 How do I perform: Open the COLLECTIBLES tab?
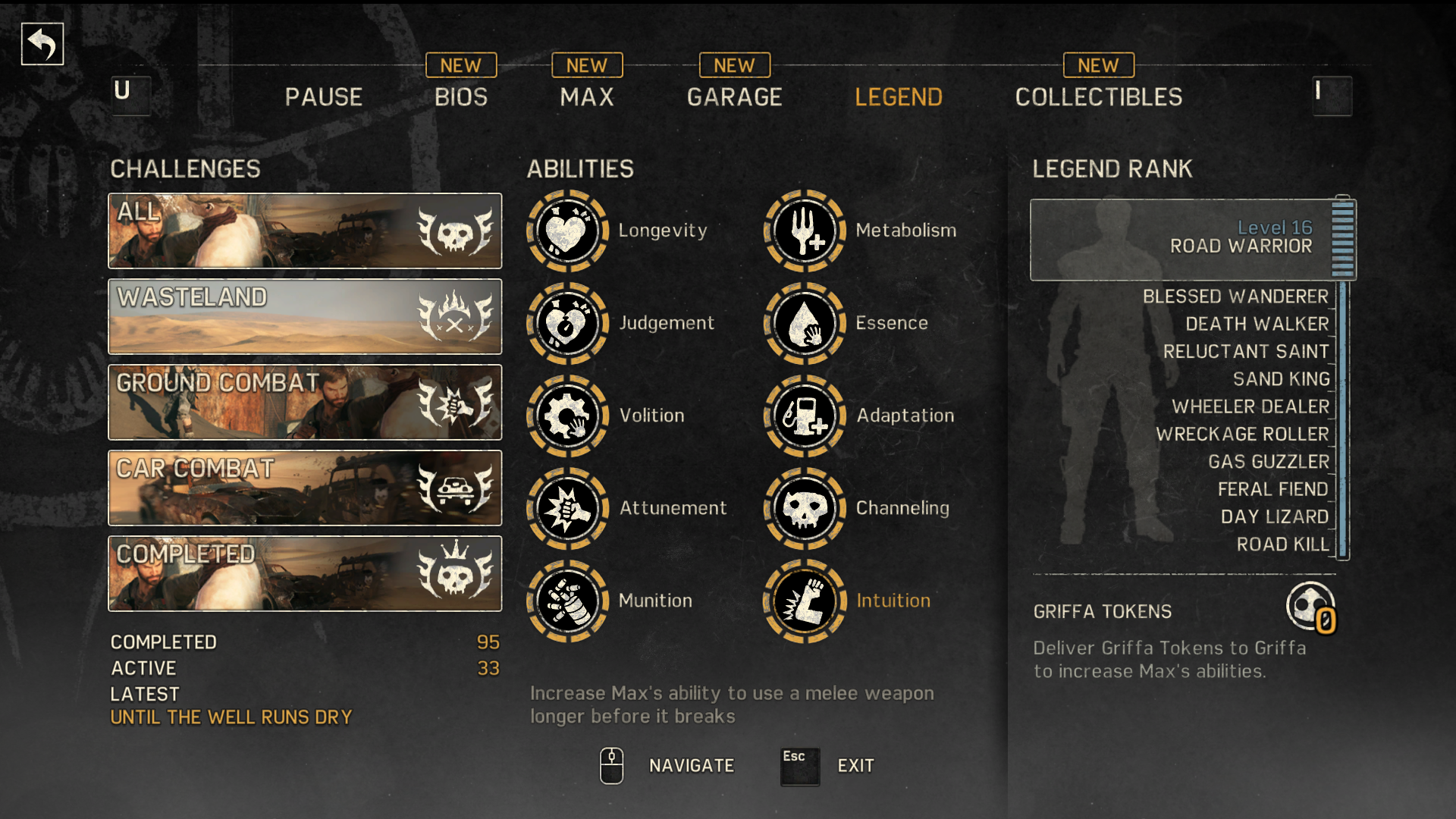1098,97
